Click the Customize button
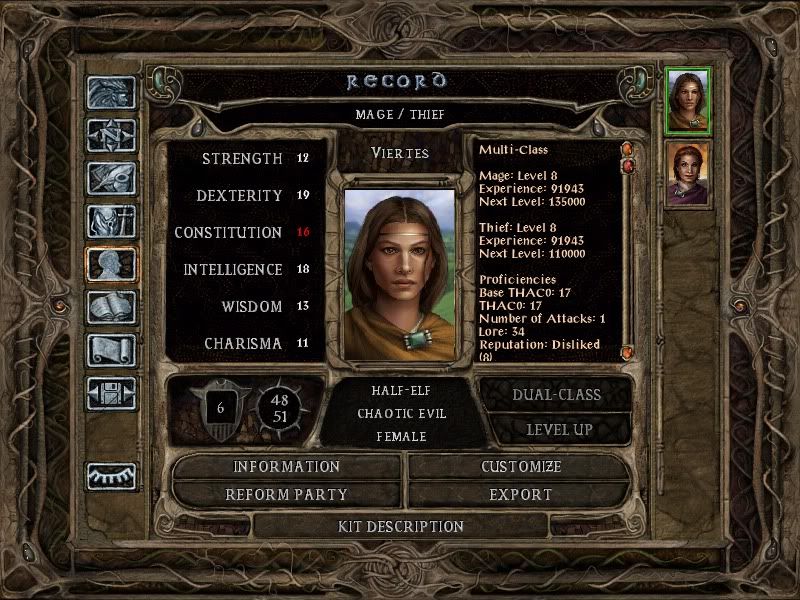The image size is (800, 600). coord(521,467)
